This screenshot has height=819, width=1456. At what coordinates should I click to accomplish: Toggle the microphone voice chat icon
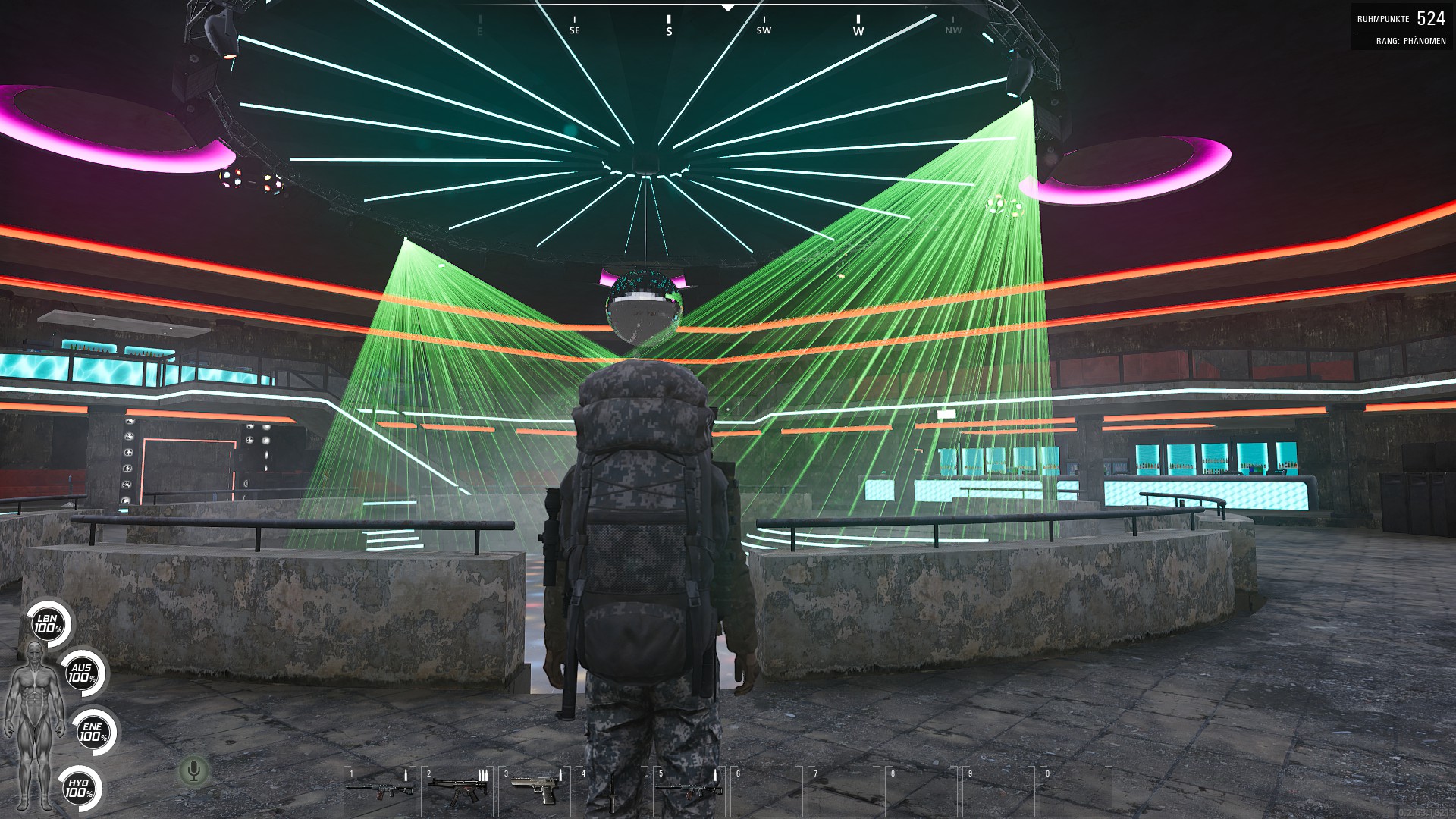tap(193, 771)
